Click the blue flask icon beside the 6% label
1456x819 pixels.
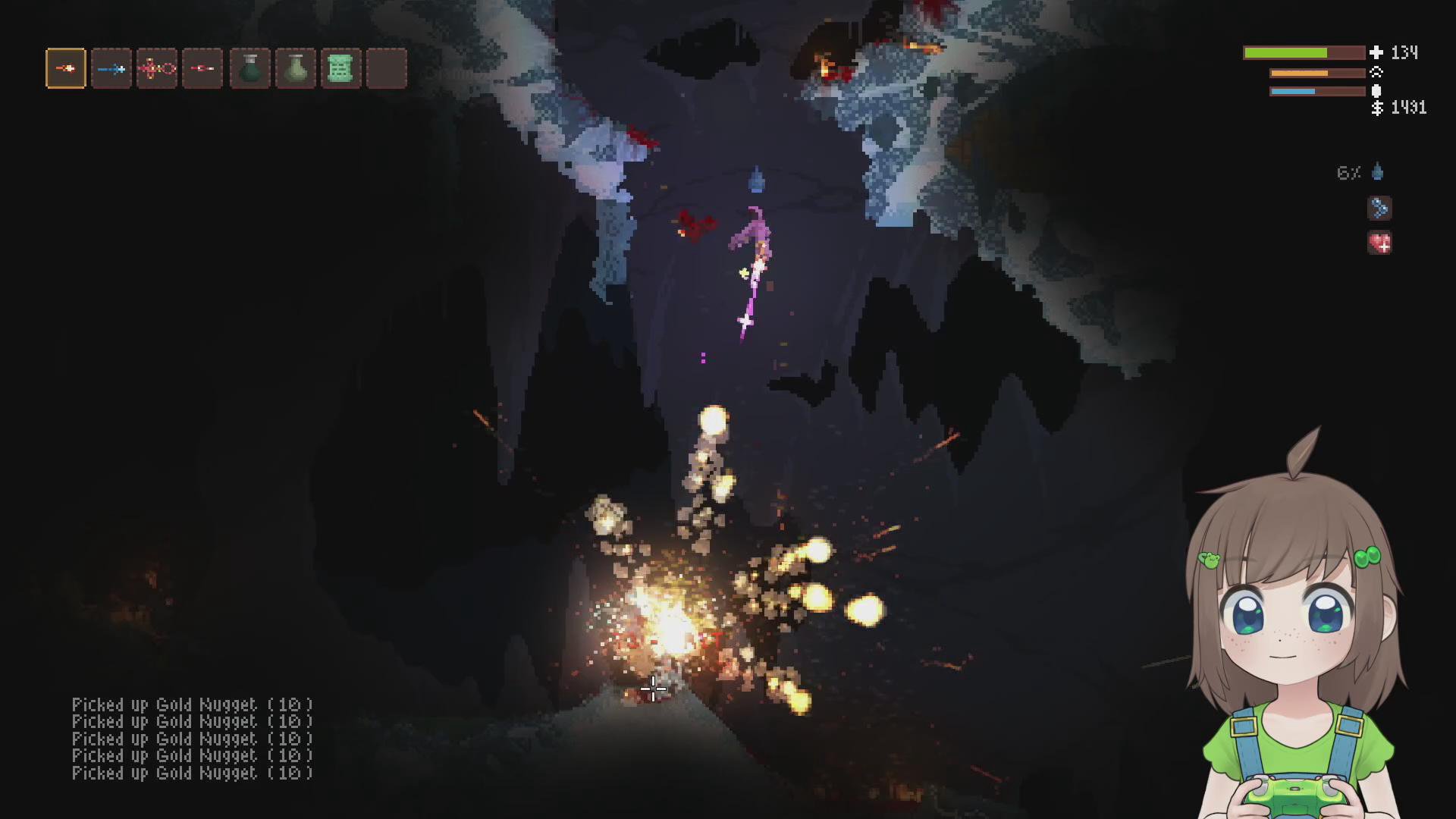coord(1377,172)
